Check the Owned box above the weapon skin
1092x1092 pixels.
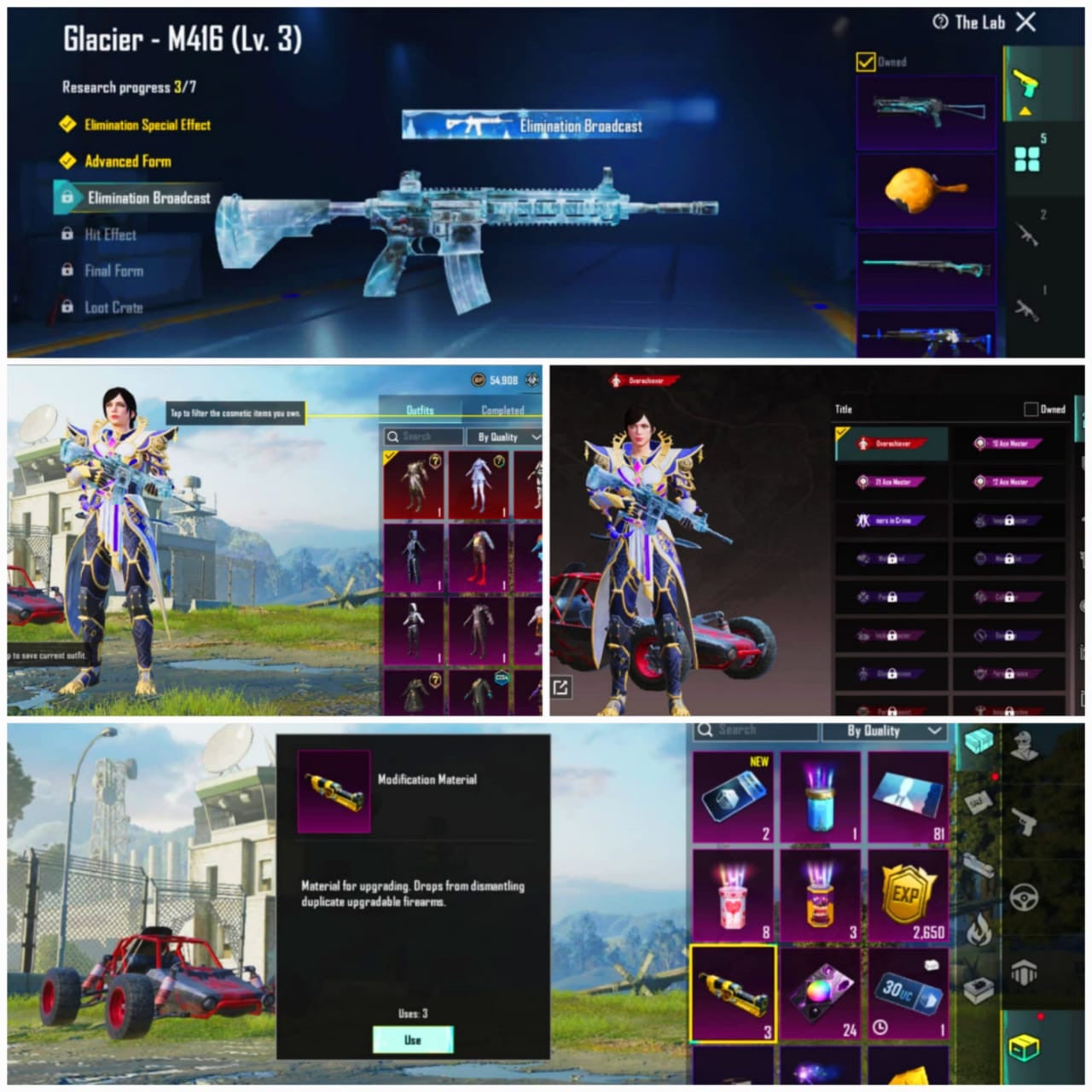click(x=865, y=61)
